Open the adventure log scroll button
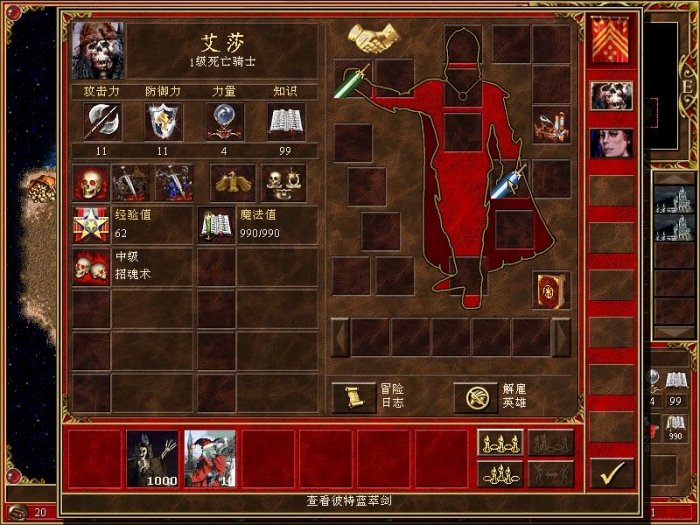Screen dimensions: 700x525 click(353, 397)
